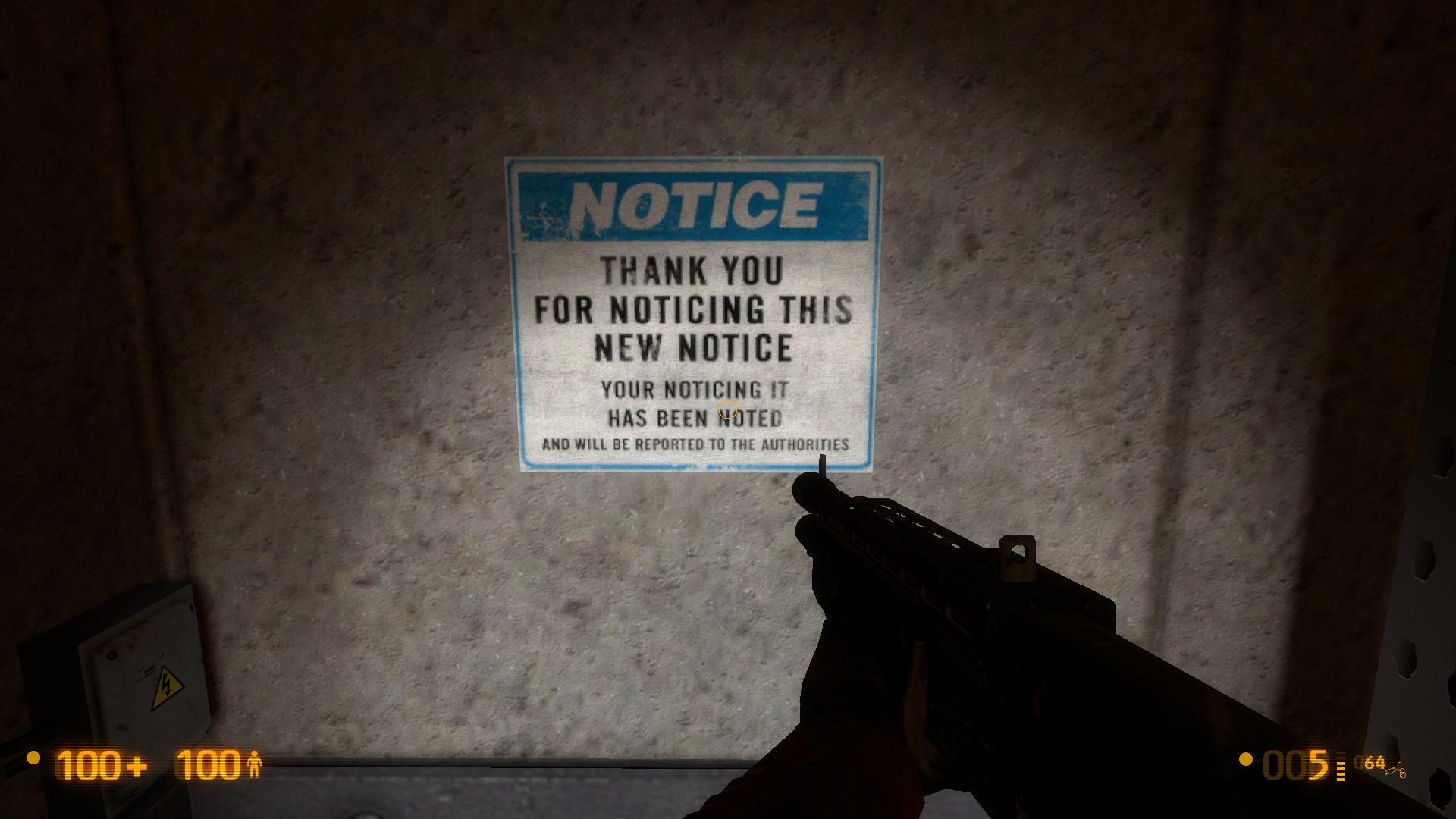Viewport: 1456px width, 819px height.
Task: Toggle the bottom segment of the clip indicator
Action: click(1341, 780)
